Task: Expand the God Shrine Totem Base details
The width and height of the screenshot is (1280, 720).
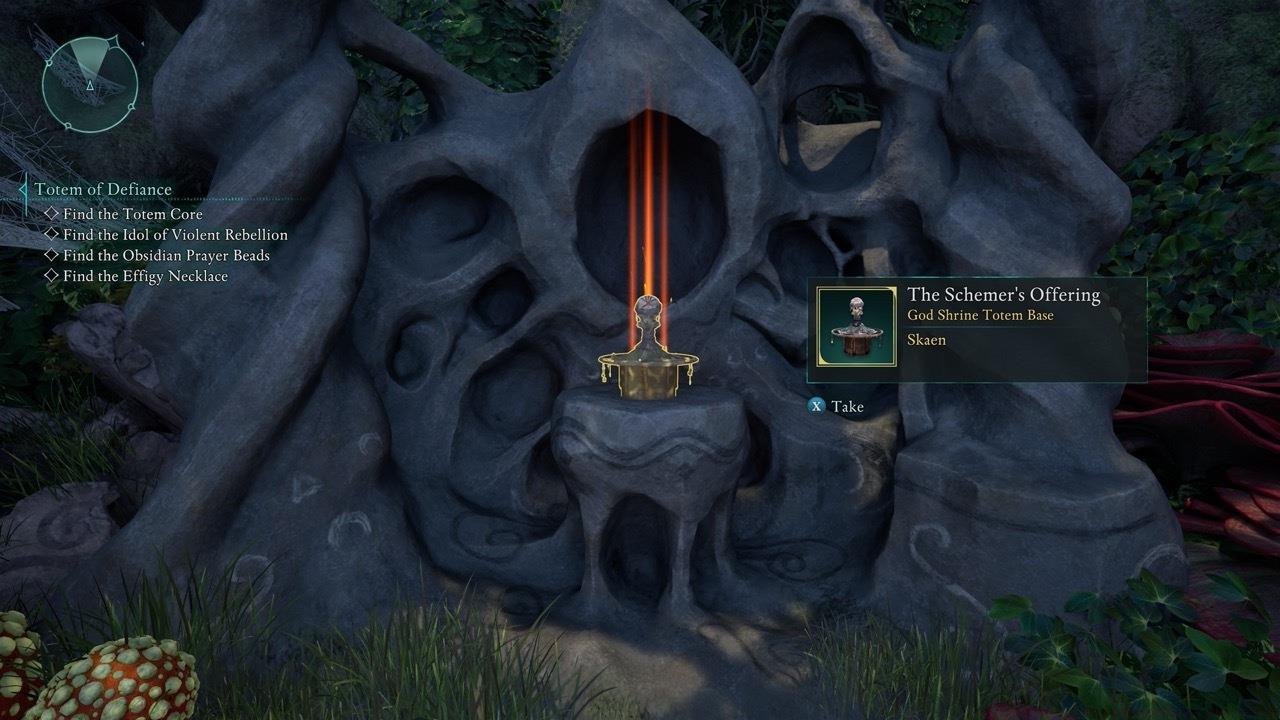Action: click(981, 315)
